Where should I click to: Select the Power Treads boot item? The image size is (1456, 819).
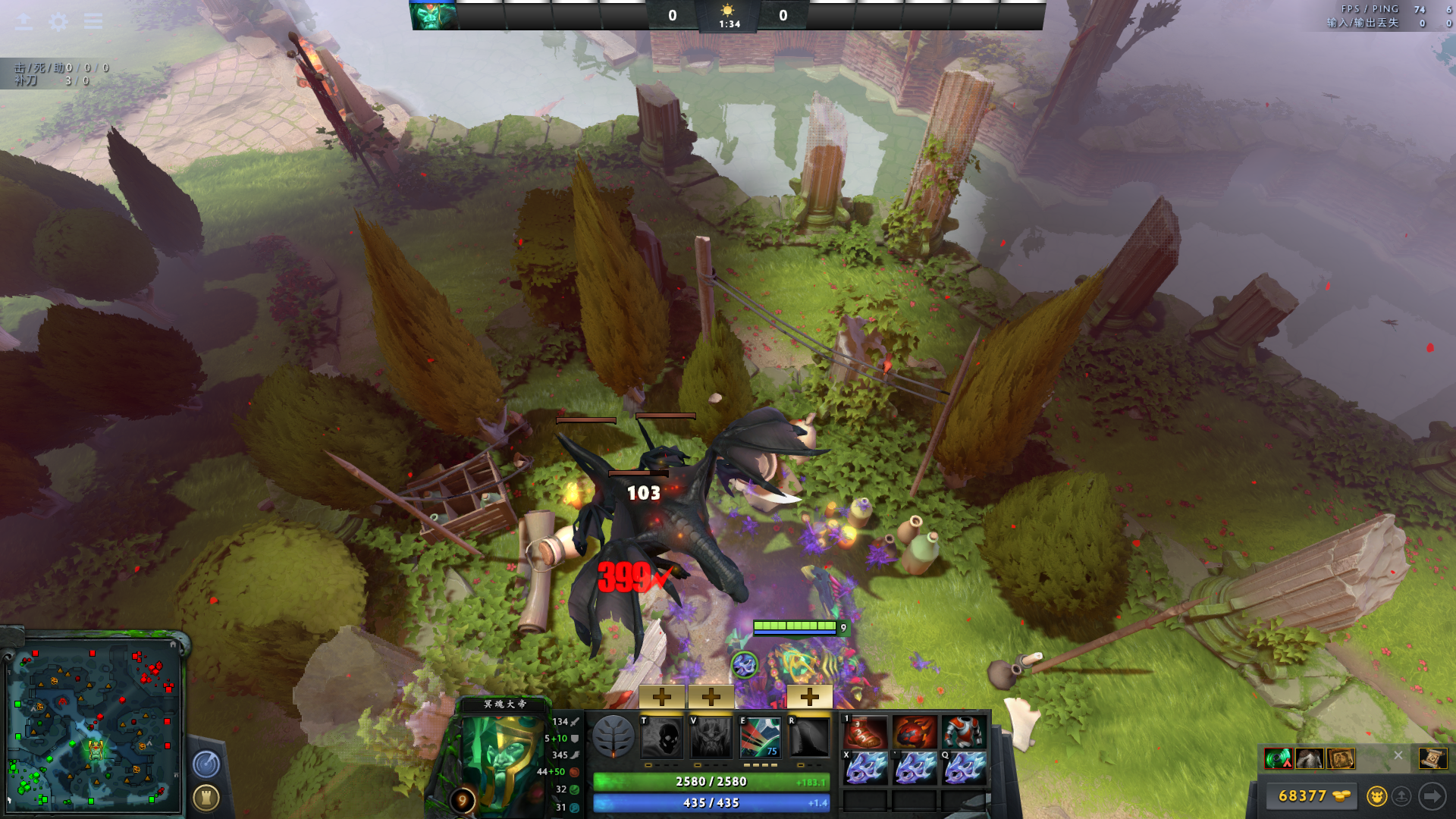pos(865,733)
